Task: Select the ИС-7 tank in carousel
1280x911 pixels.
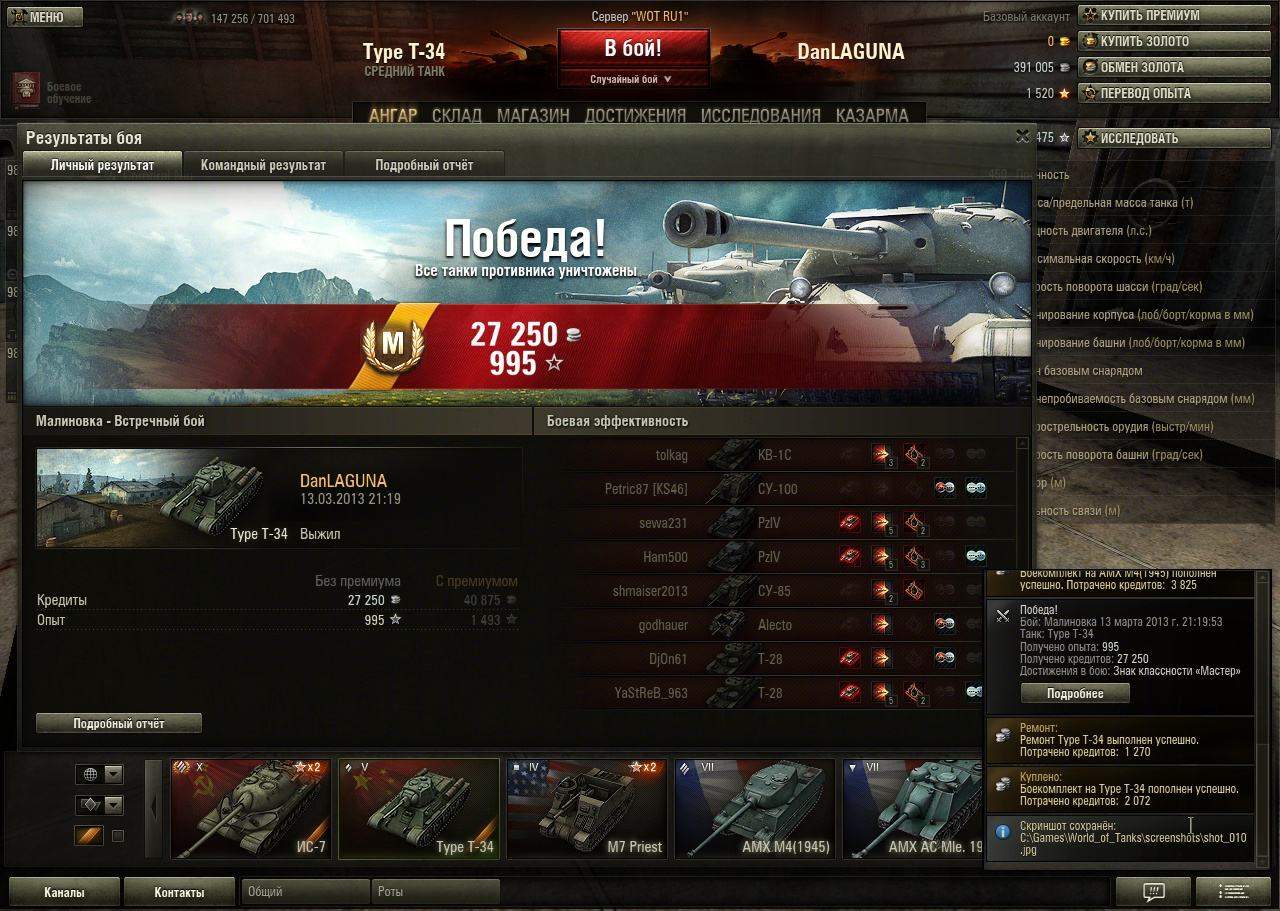Action: [x=251, y=808]
